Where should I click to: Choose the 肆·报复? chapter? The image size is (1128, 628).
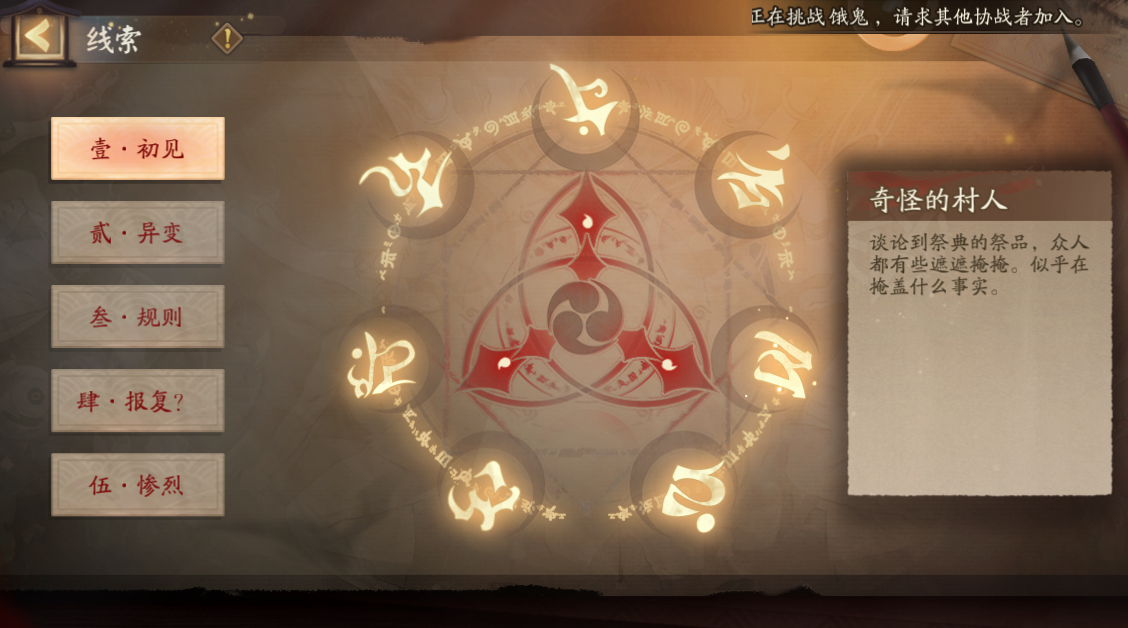[138, 401]
